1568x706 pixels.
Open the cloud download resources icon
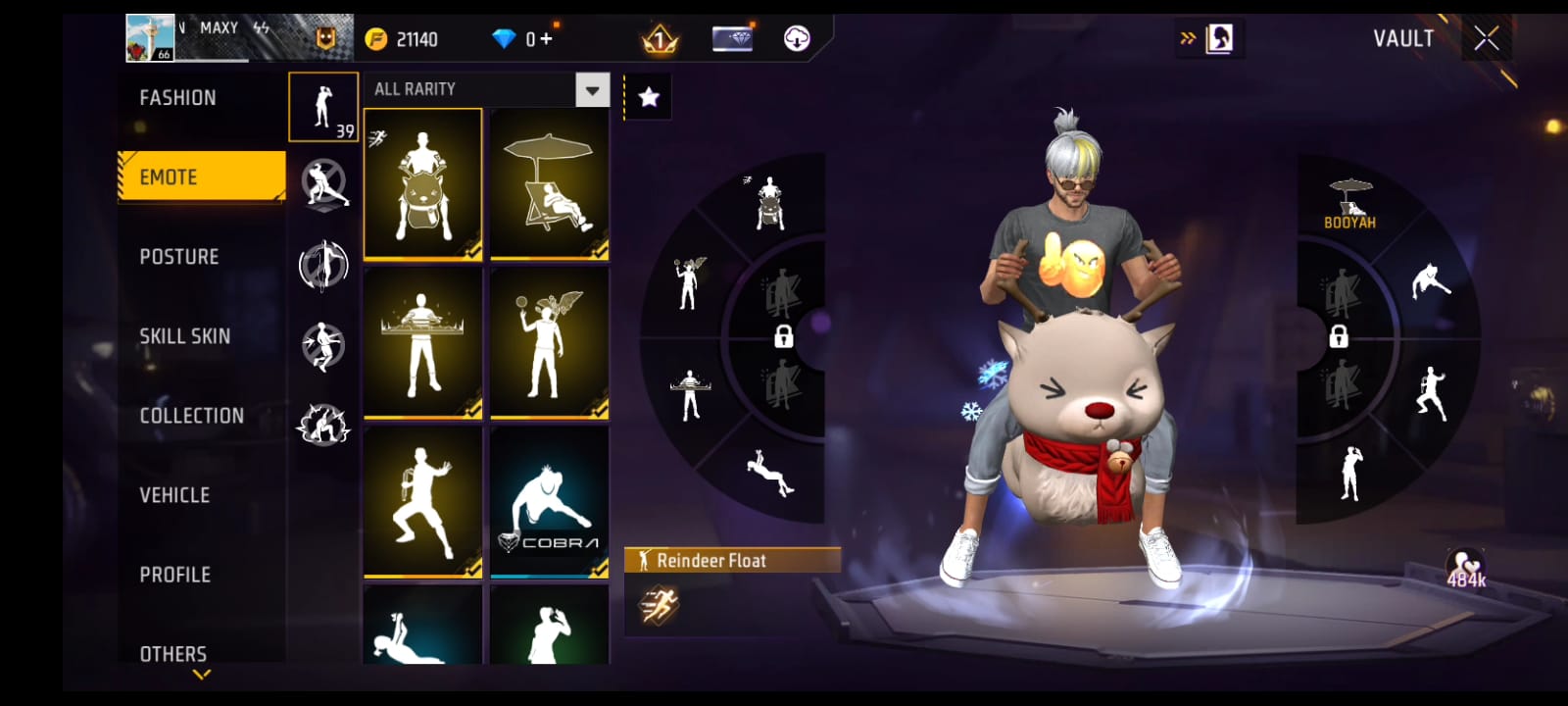795,39
